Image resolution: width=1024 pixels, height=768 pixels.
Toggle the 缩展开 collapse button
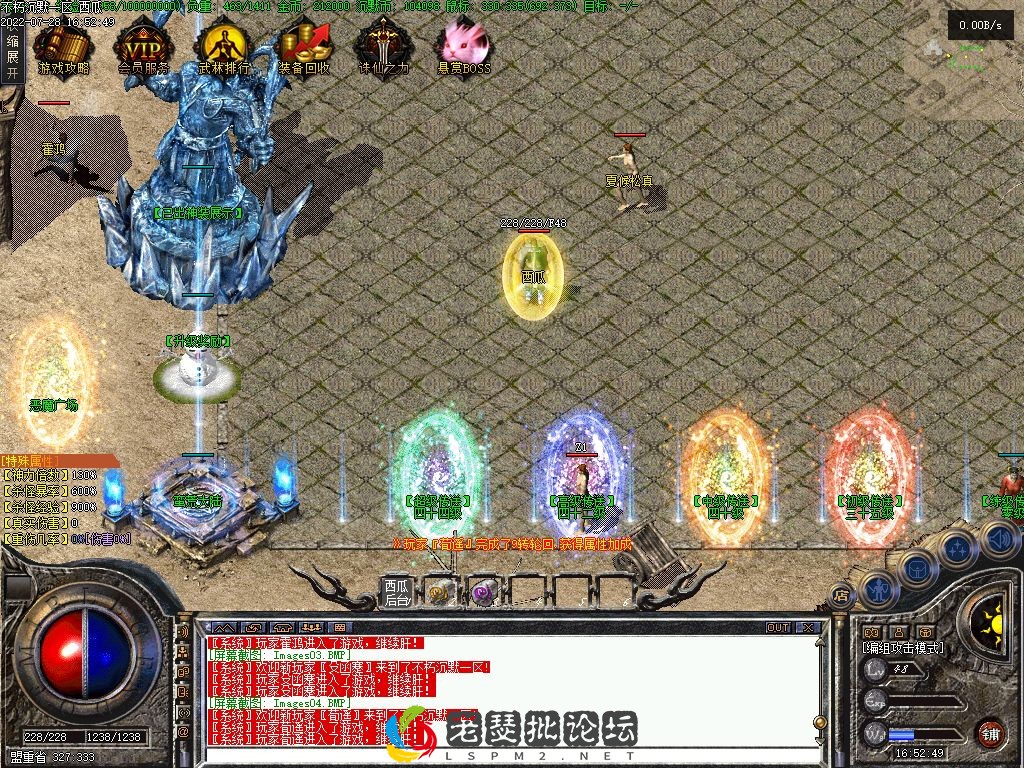tap(12, 57)
